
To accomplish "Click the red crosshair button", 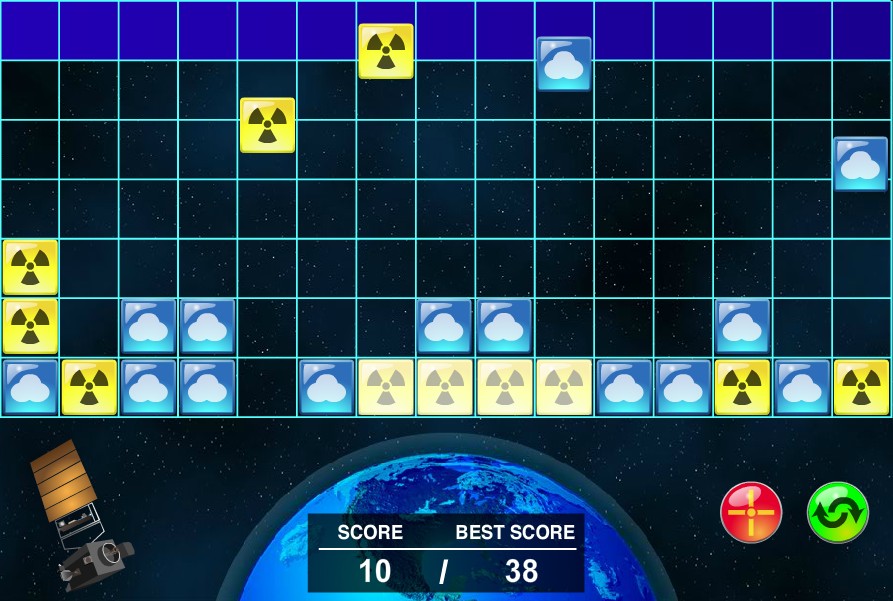I will pyautogui.click(x=751, y=512).
